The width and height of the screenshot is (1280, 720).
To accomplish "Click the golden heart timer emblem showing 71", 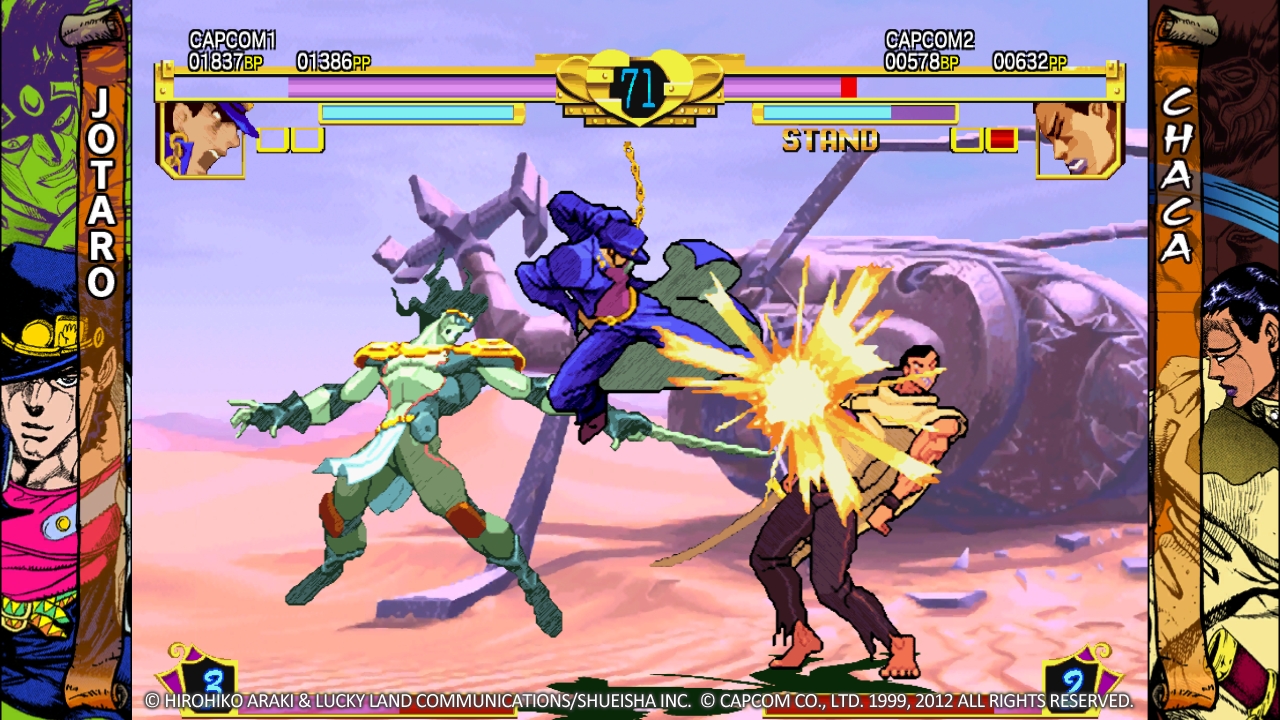I will (640, 88).
